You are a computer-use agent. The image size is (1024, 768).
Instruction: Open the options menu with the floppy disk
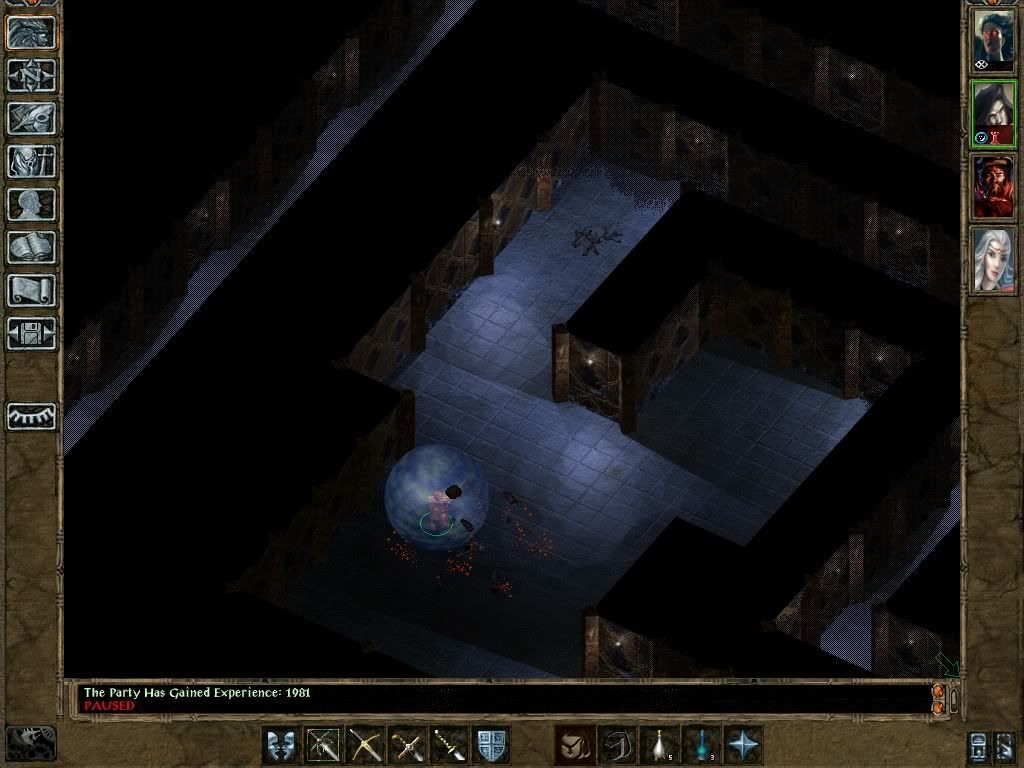tap(31, 333)
